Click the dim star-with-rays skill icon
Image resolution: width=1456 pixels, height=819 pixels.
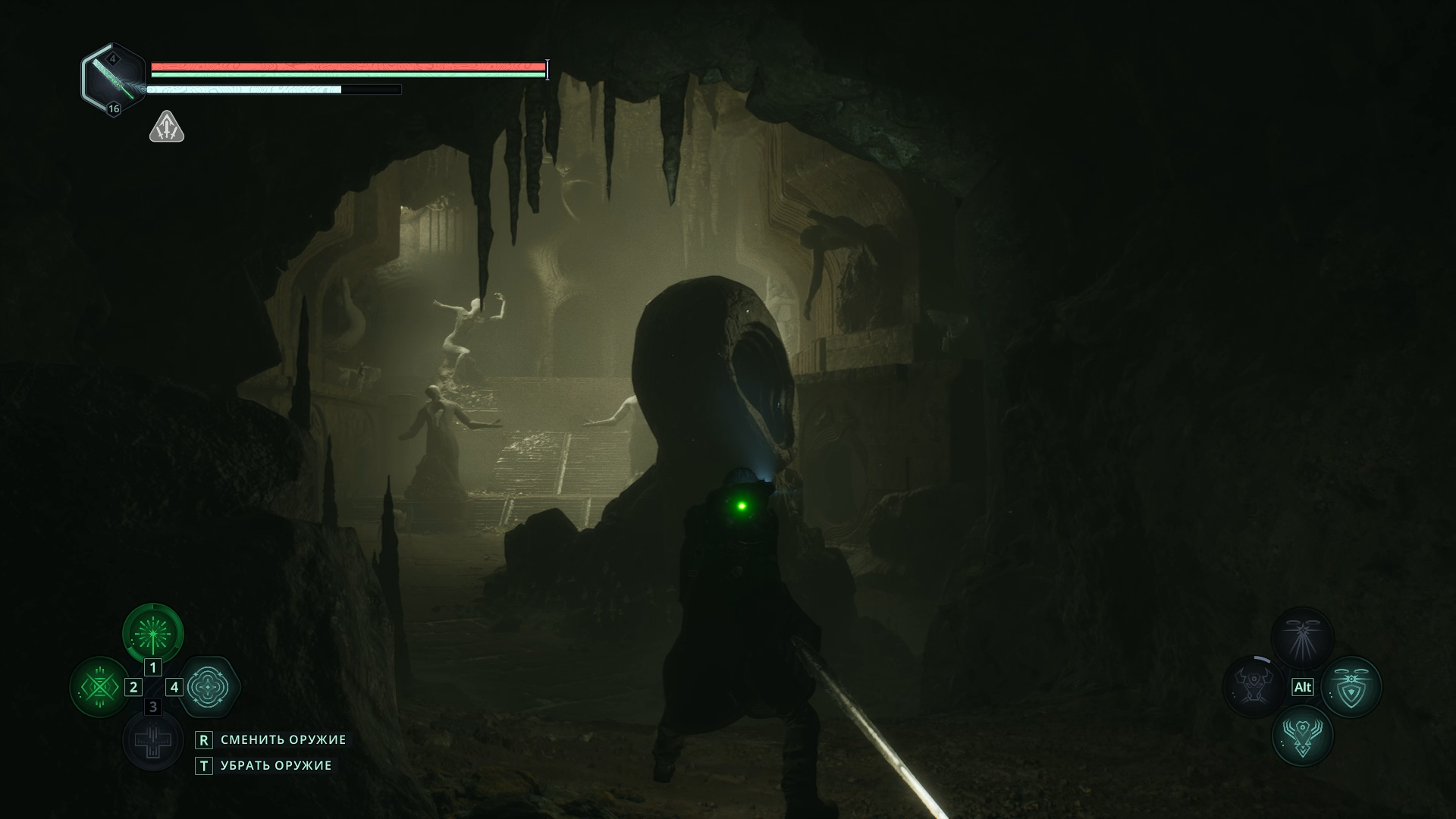click(x=1302, y=638)
